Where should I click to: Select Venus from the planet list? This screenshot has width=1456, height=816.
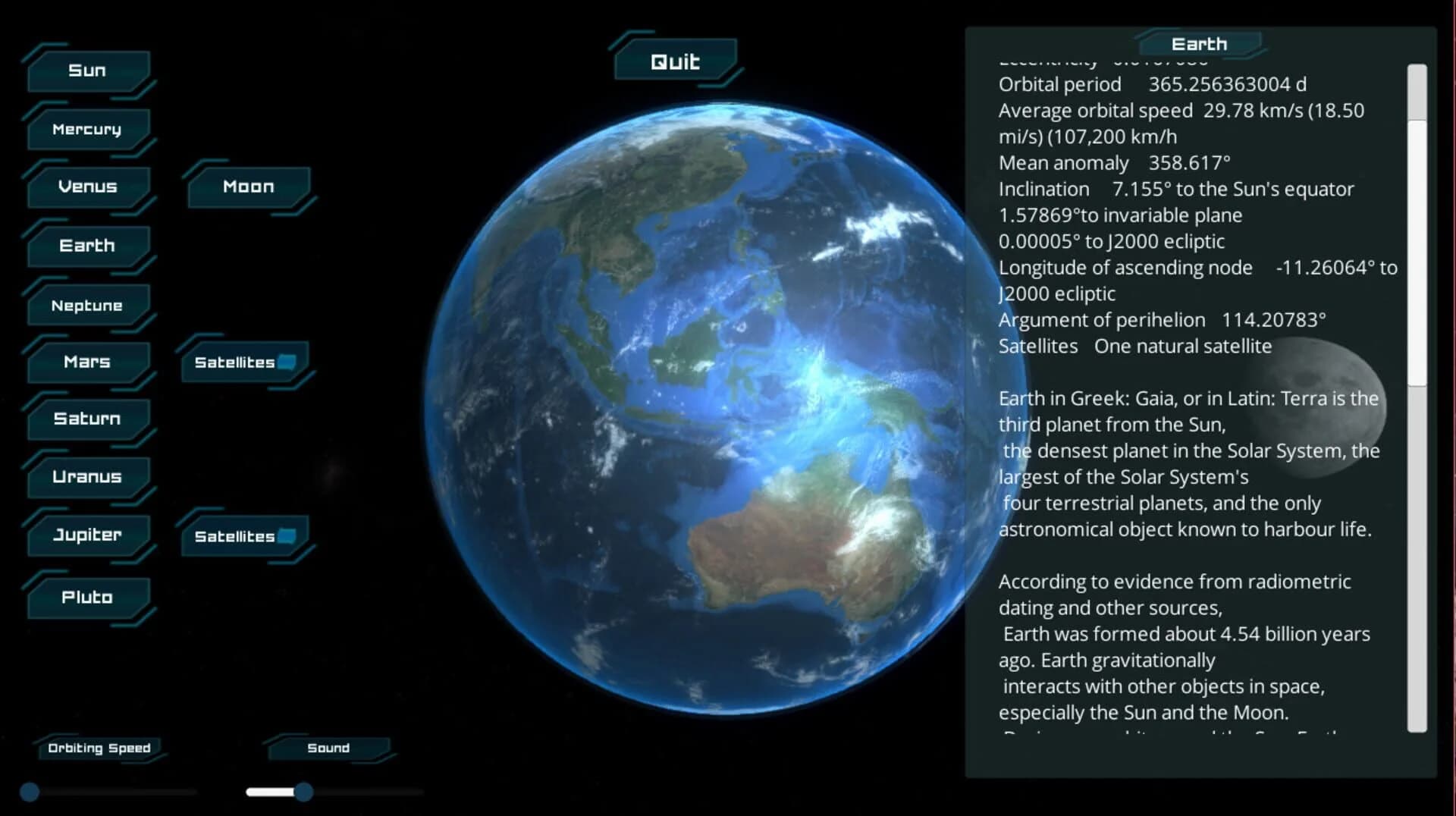click(87, 187)
